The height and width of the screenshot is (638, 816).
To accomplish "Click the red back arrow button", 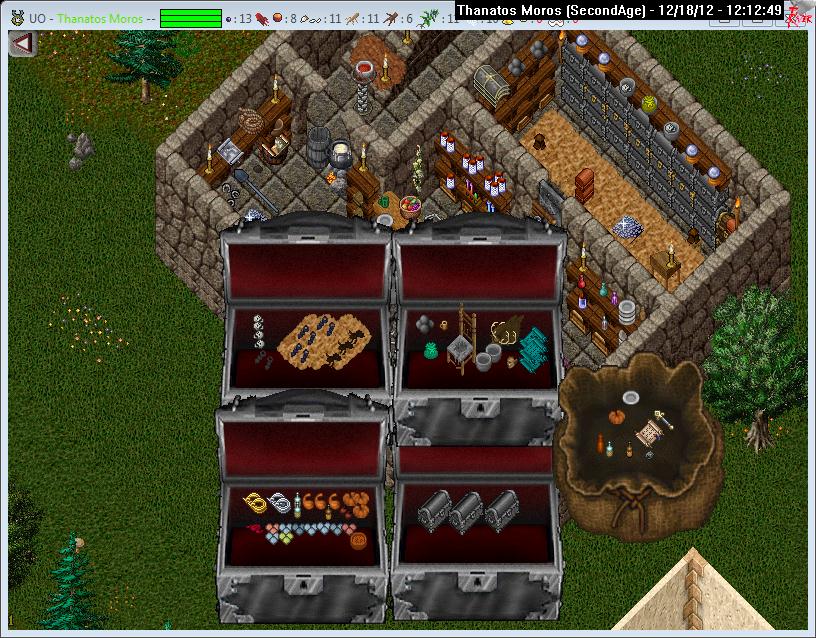I will [x=22, y=44].
